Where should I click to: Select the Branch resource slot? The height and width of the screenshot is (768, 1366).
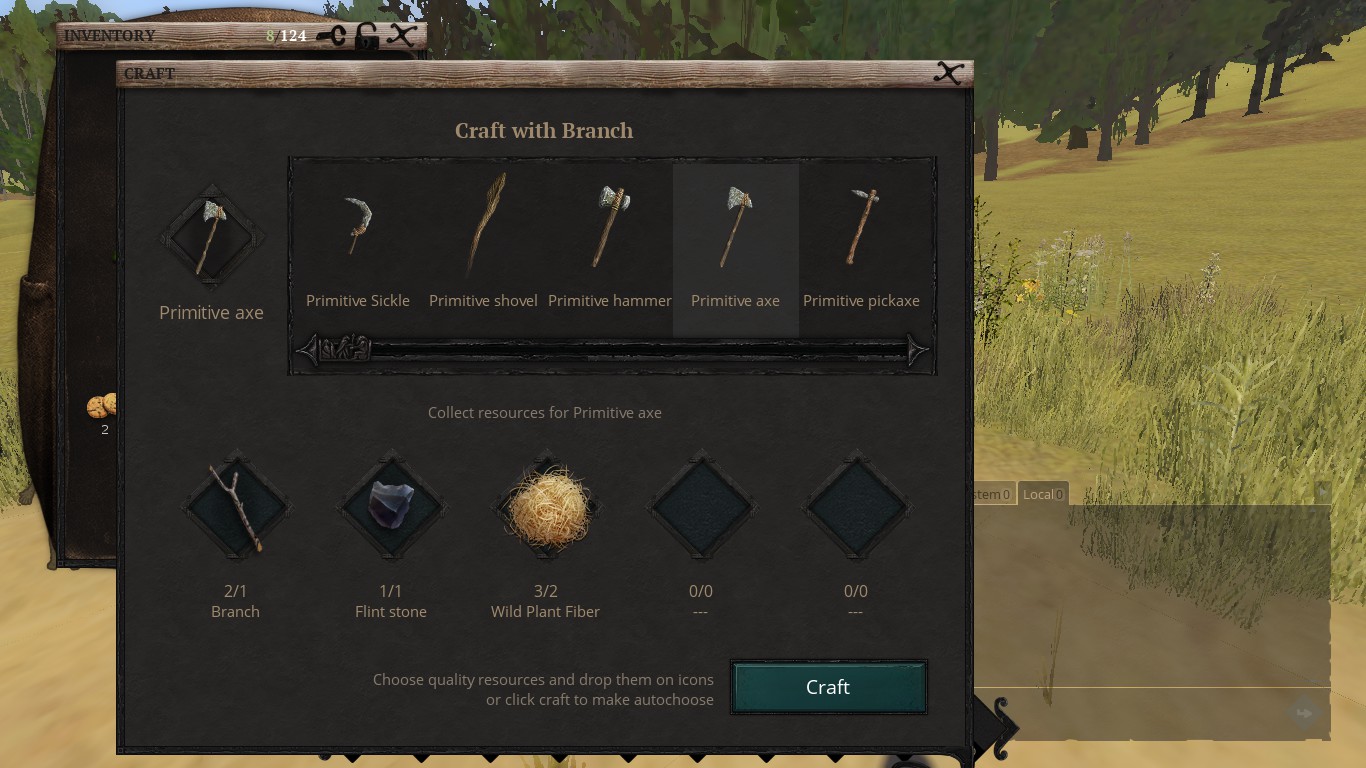tap(236, 508)
